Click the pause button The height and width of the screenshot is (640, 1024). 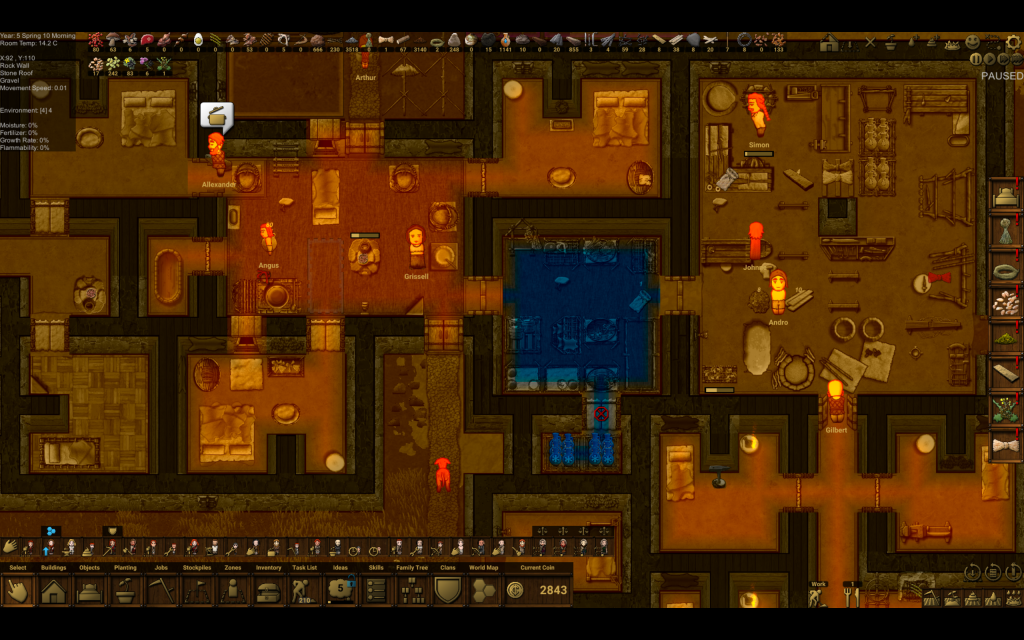pos(976,59)
